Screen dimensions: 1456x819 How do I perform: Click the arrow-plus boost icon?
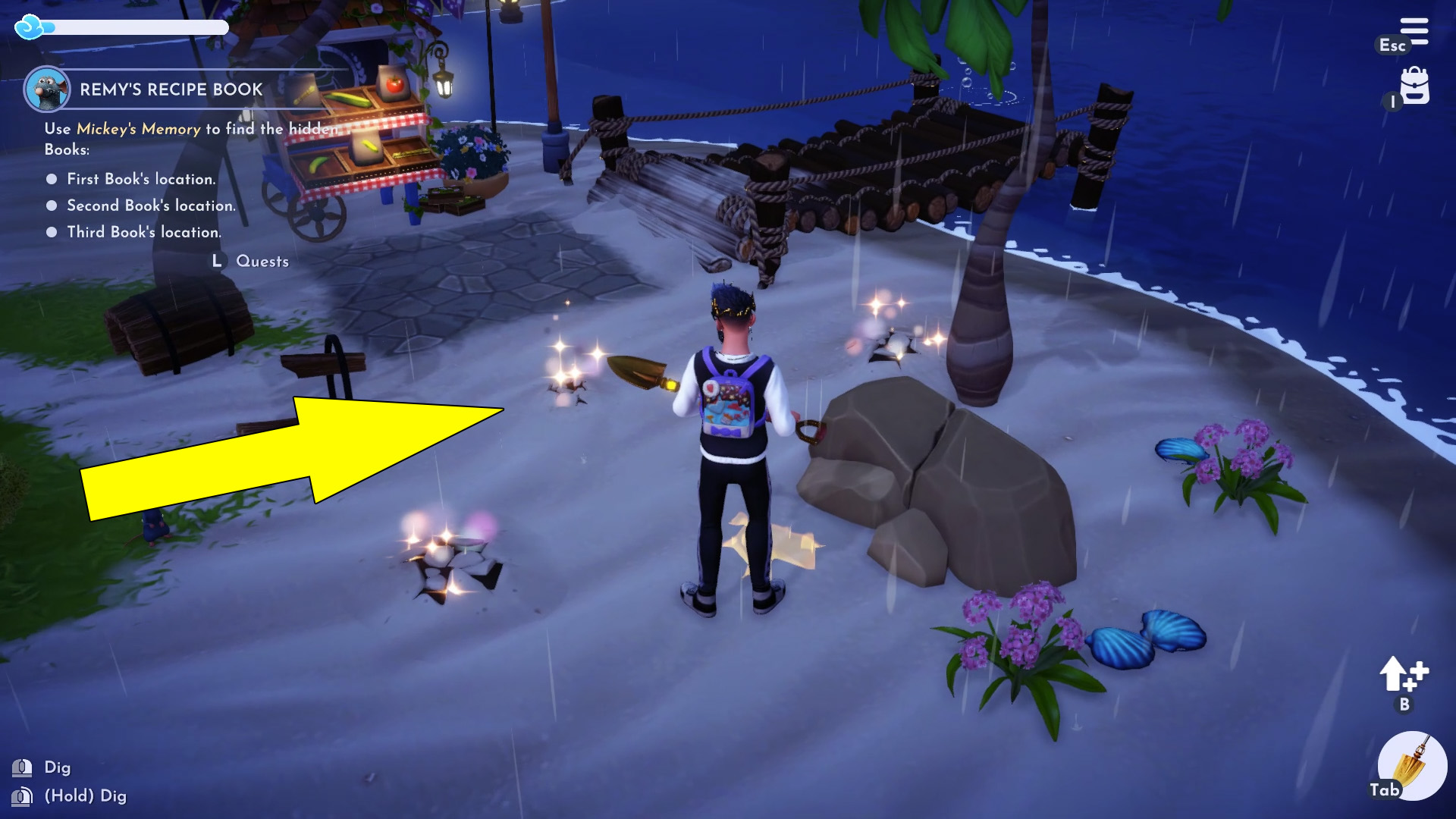(x=1403, y=674)
